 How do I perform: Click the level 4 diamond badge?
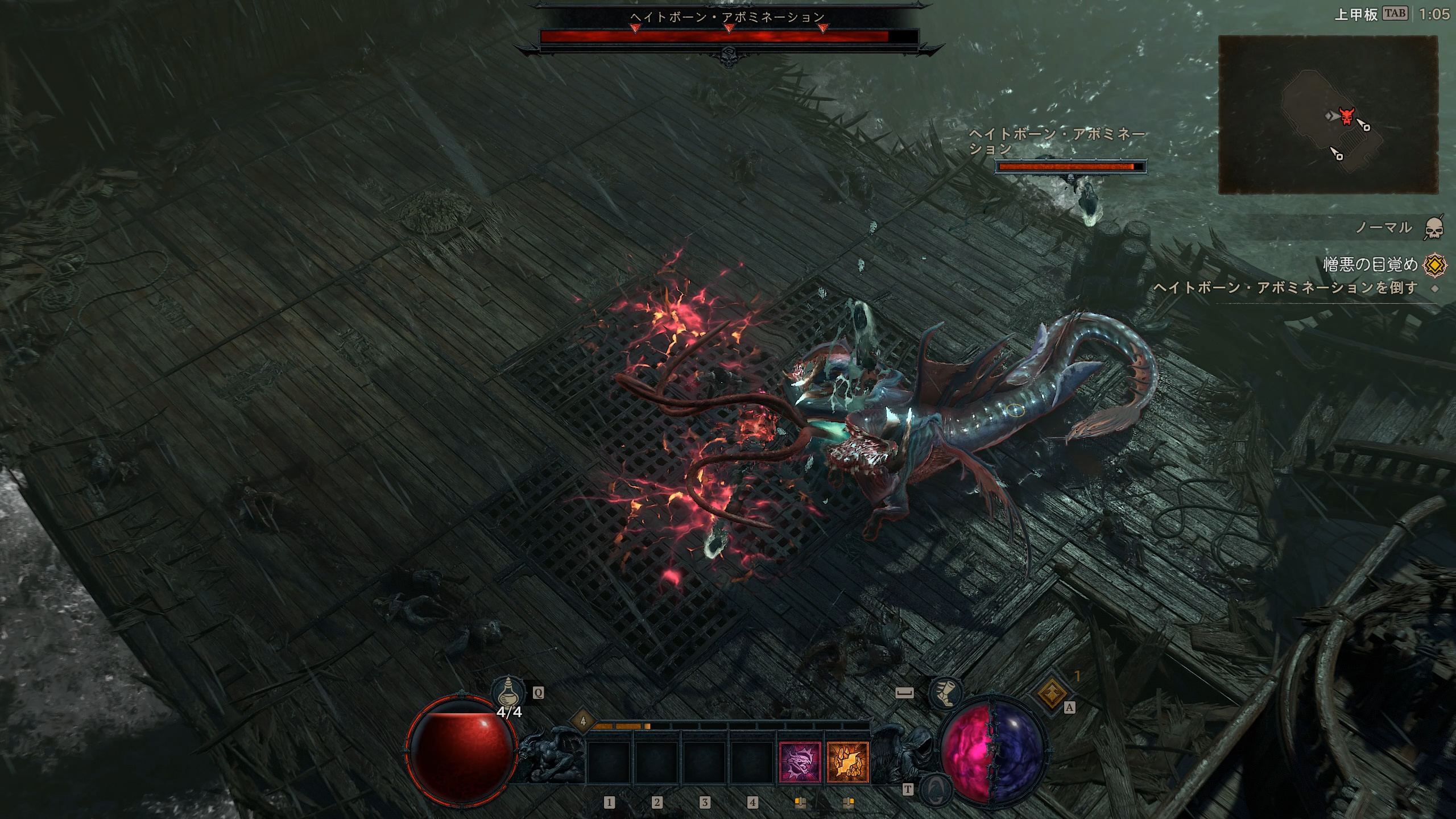coord(582,722)
